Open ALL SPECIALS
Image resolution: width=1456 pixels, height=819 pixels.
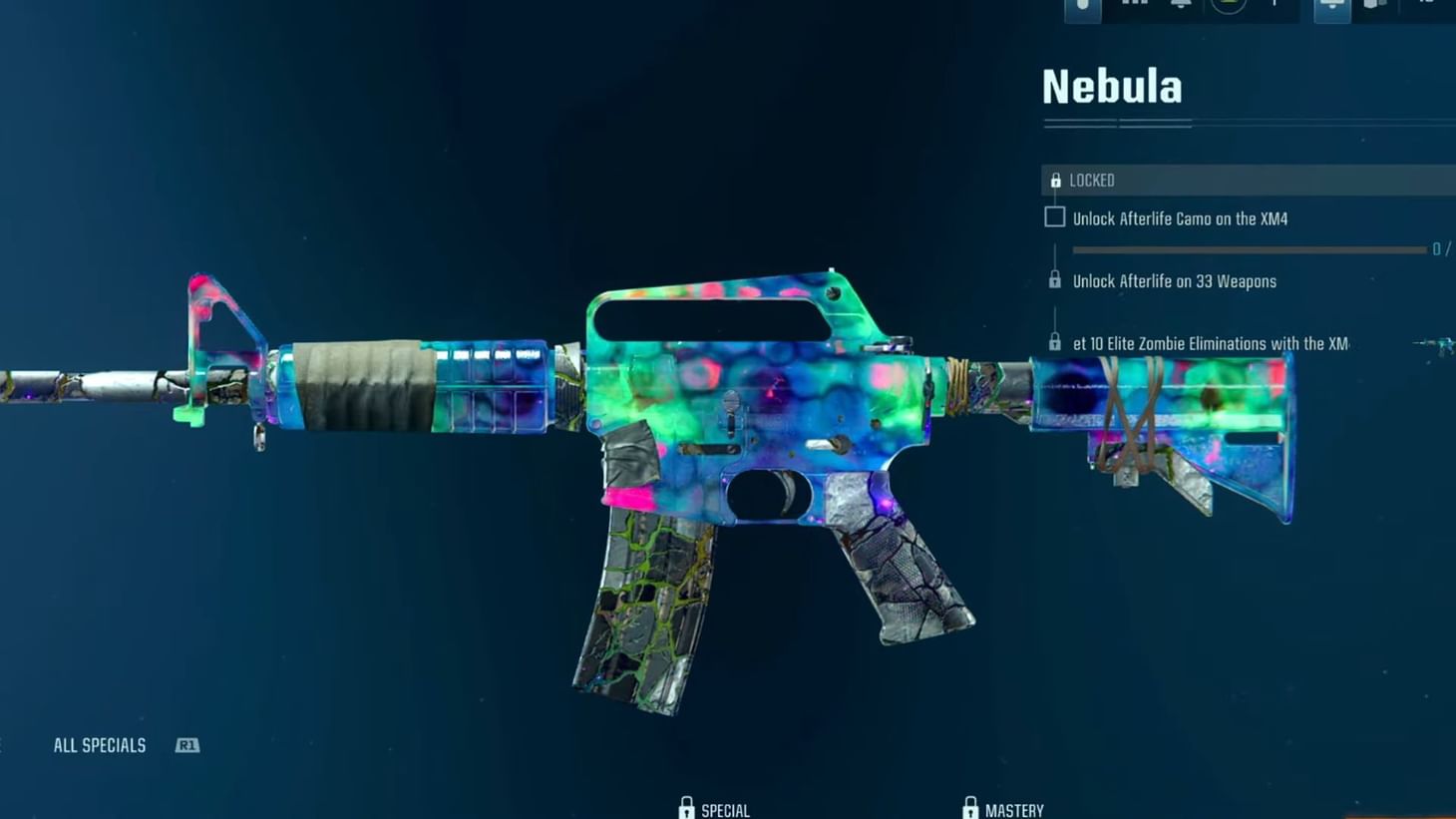tap(100, 744)
